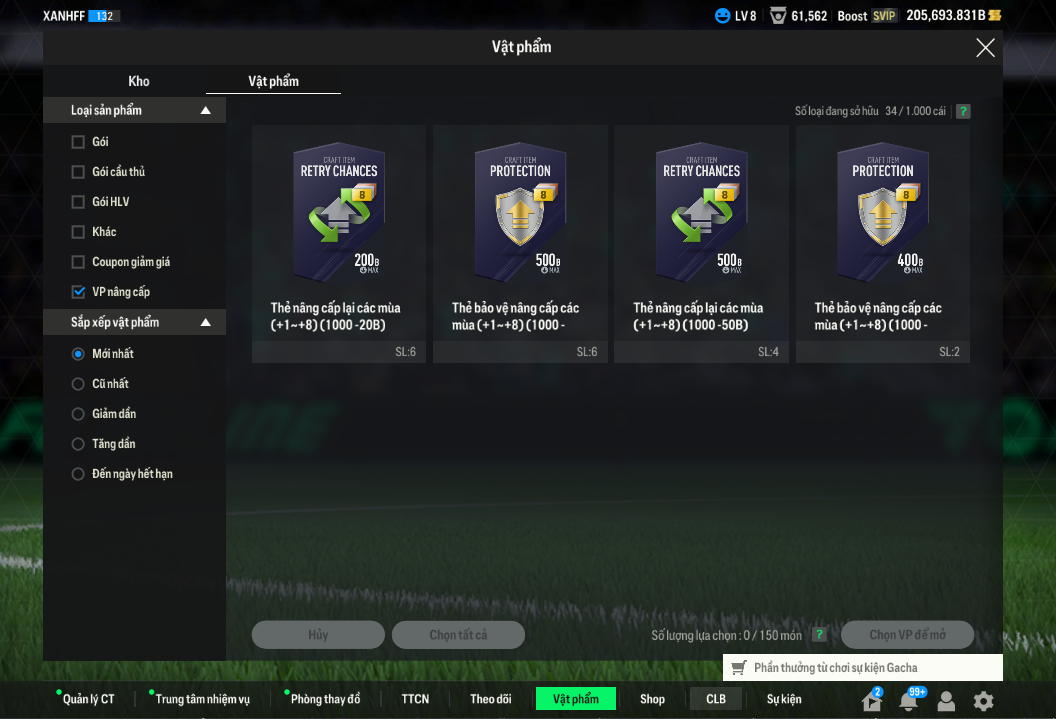Check the Khác filter box

click(x=78, y=232)
